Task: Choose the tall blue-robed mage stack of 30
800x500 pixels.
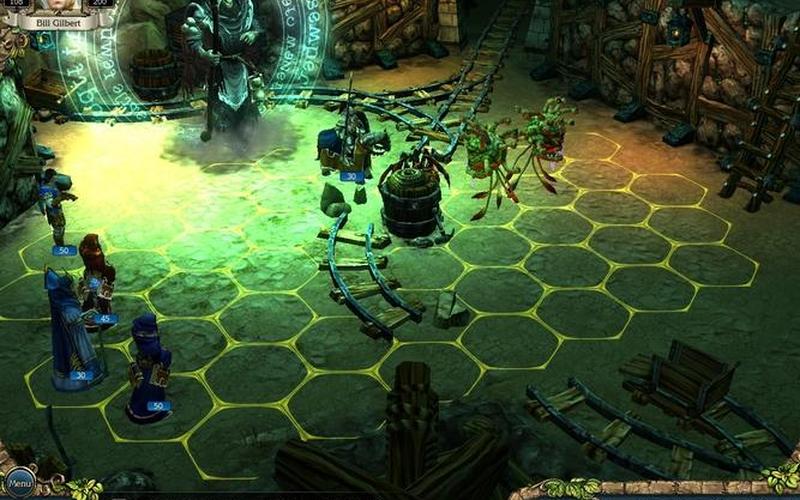Action: (x=68, y=330)
